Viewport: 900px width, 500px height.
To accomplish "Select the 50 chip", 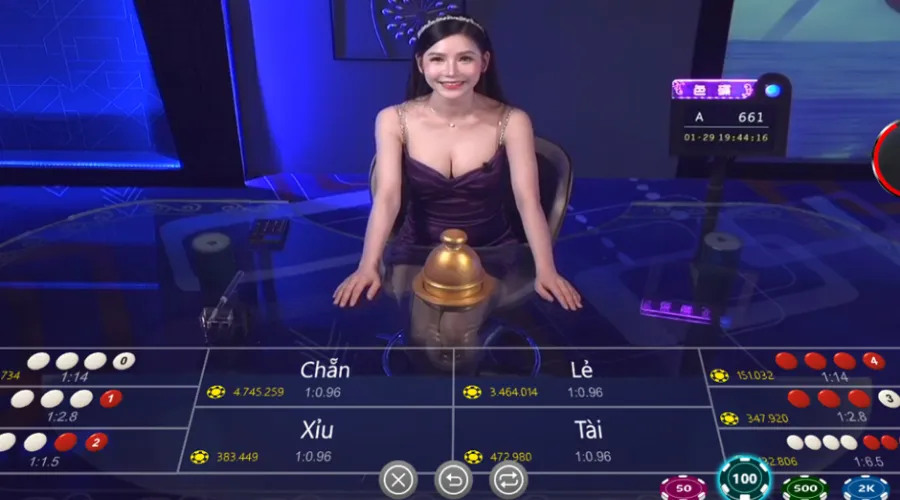I will [683, 488].
